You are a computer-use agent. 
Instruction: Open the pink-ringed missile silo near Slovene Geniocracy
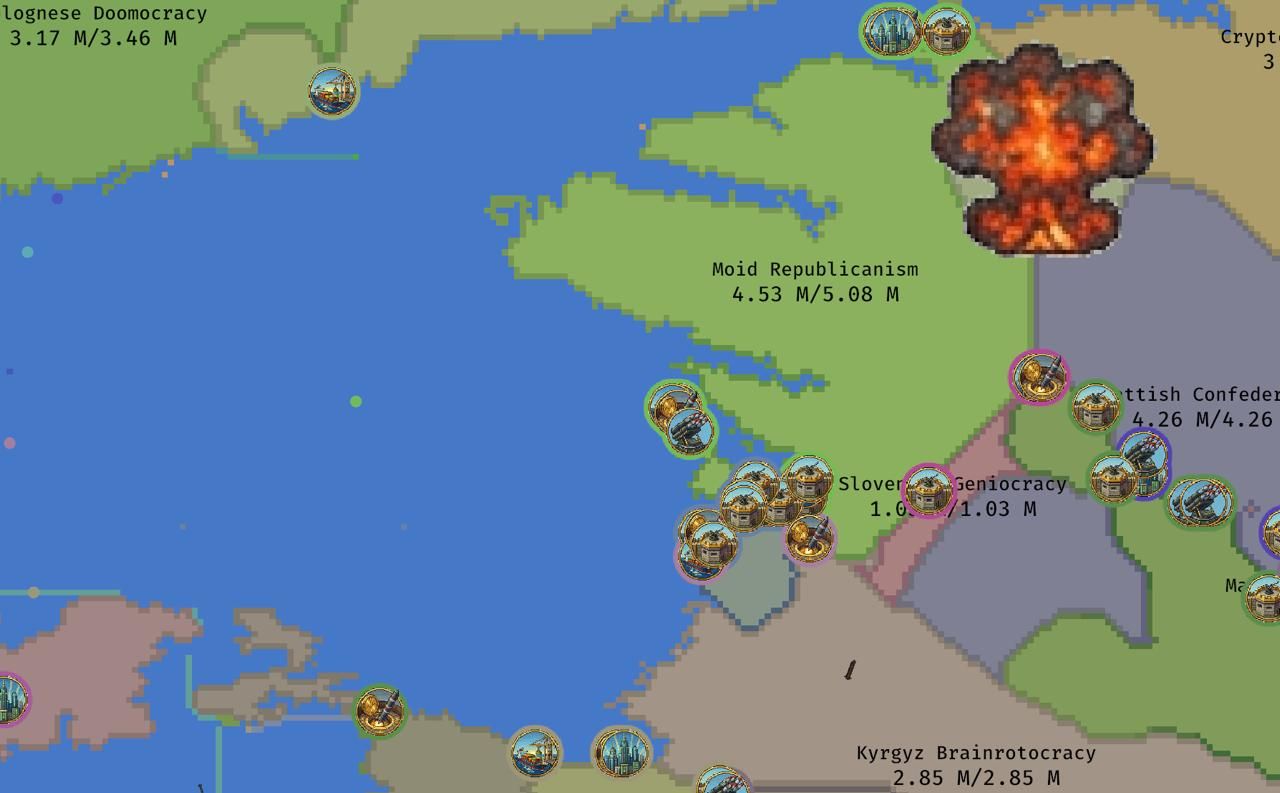(808, 540)
